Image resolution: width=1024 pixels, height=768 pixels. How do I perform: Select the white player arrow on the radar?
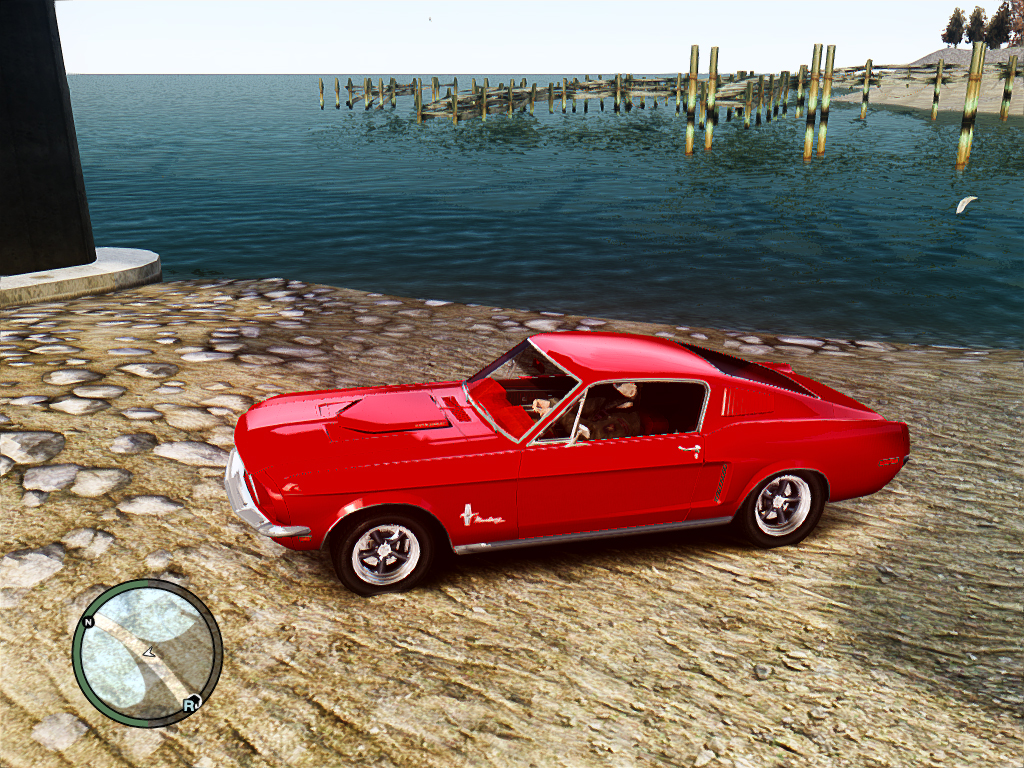tap(149, 652)
